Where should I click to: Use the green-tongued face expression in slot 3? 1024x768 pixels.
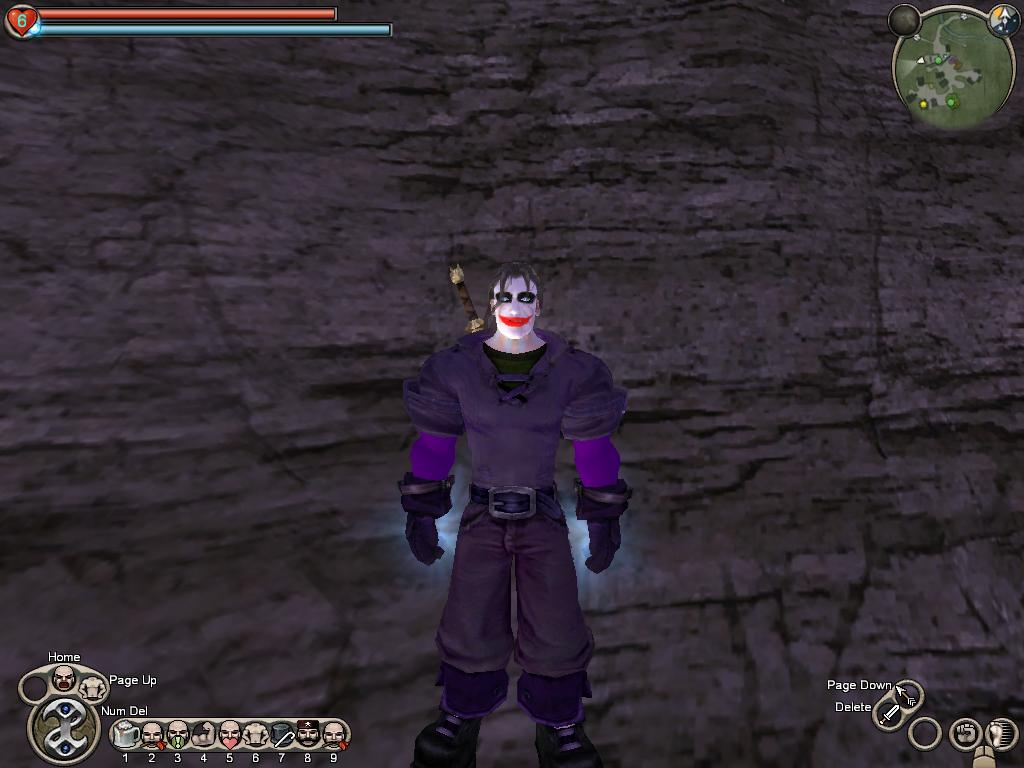pyautogui.click(x=178, y=735)
